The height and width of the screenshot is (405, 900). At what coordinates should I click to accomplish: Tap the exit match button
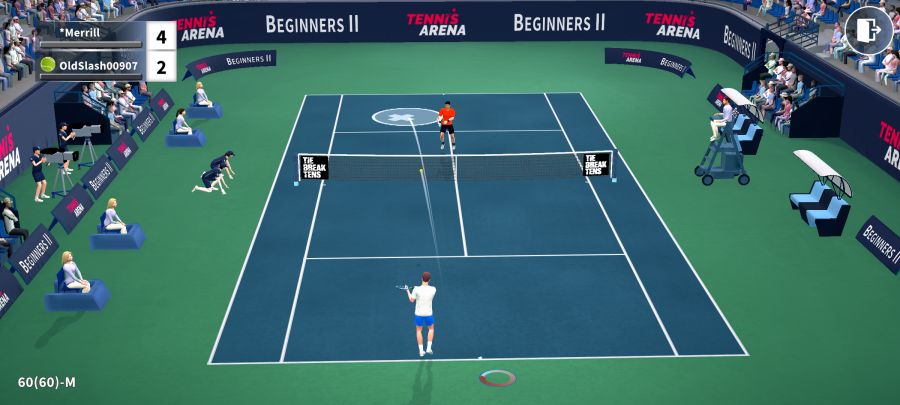pyautogui.click(x=868, y=31)
